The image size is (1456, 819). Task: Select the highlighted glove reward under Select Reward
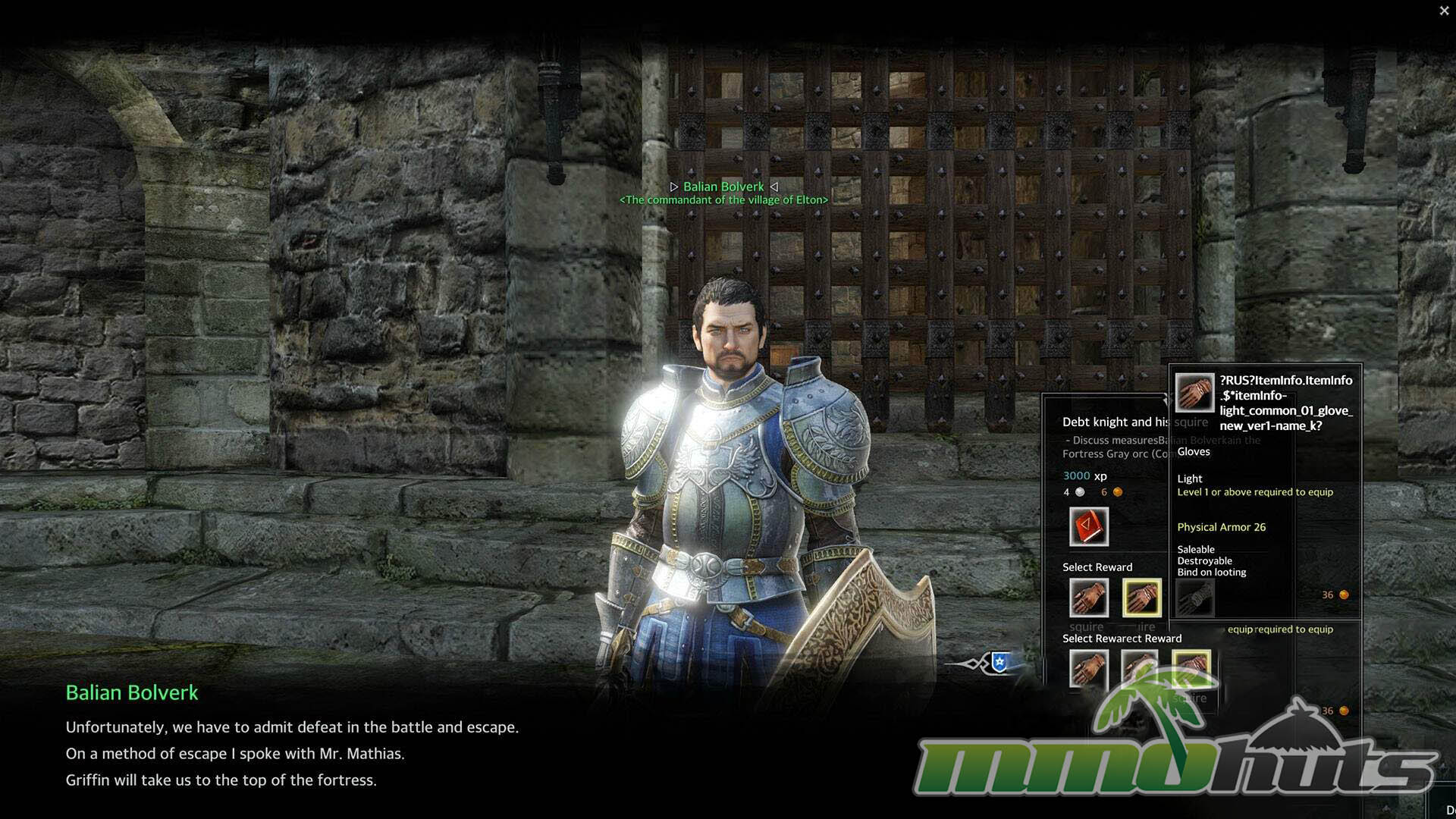1141,598
